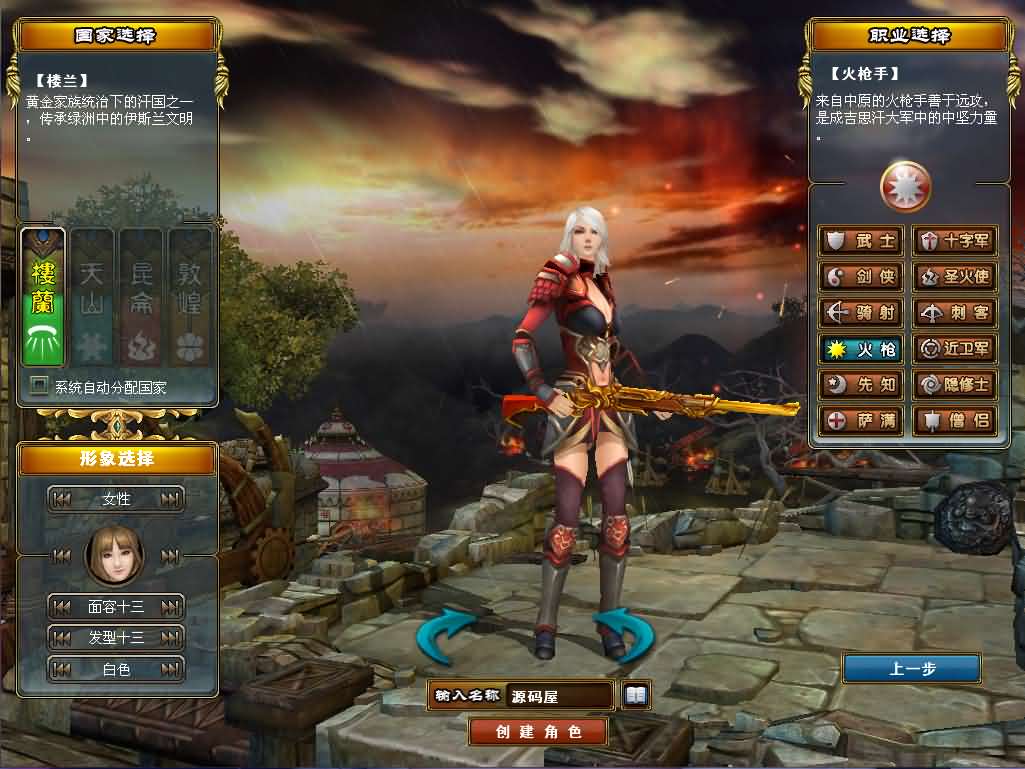Pick the 剑侠 class button

tap(861, 277)
